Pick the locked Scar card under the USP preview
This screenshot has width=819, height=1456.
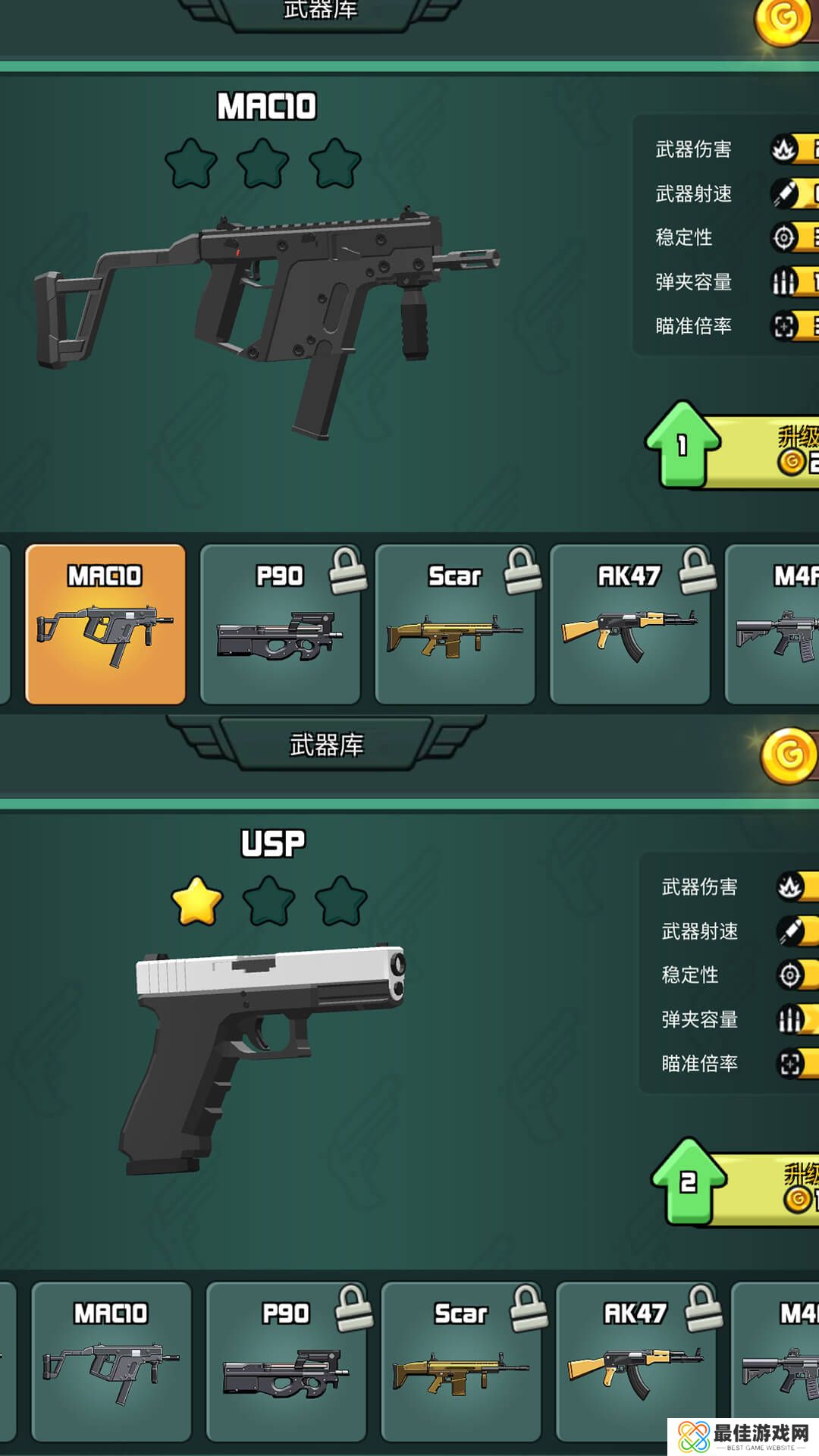(461, 1361)
